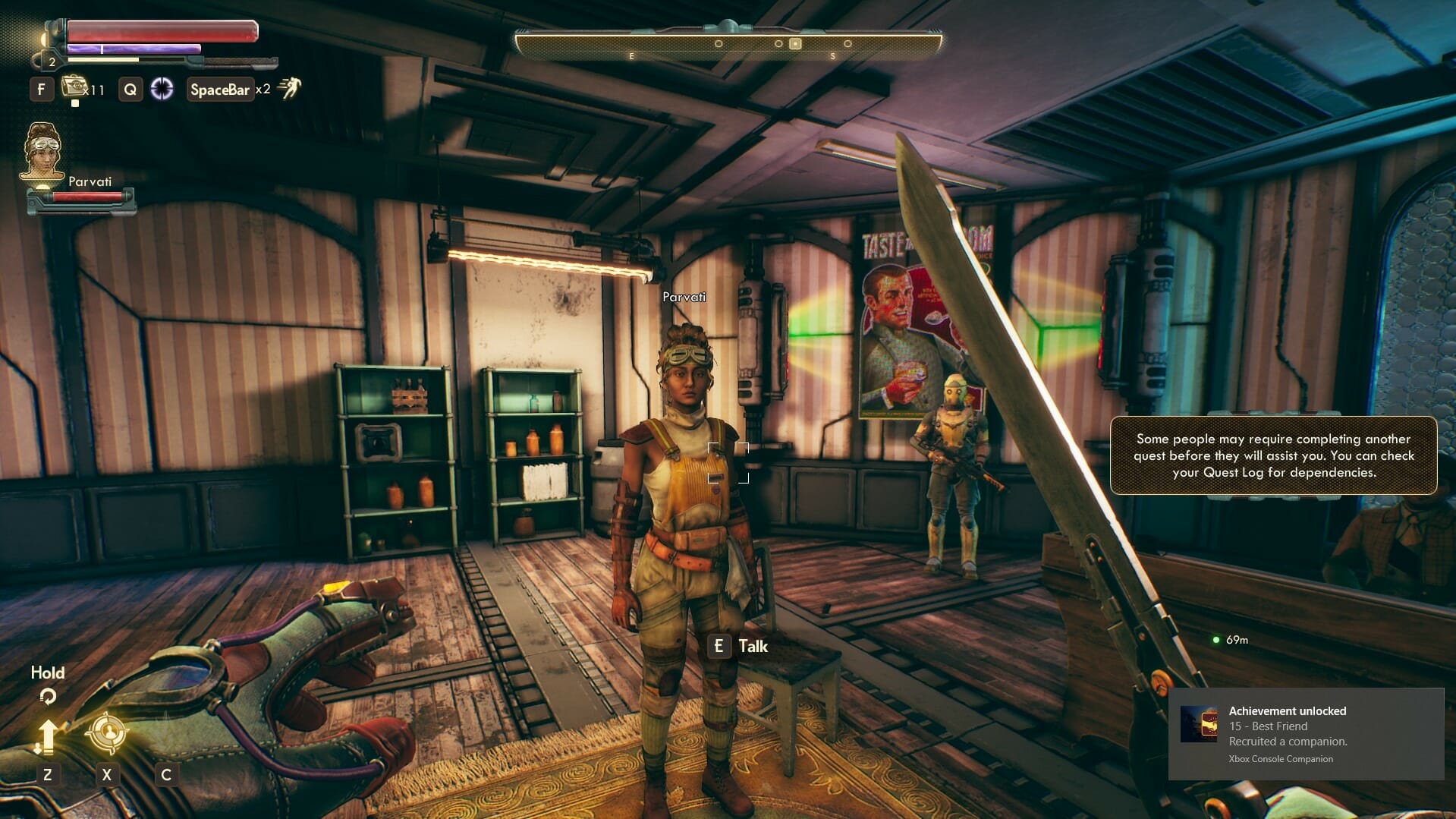Viewport: 1456px width, 819px height.
Task: Trigger the companion move-up arrow command
Action: 47,736
